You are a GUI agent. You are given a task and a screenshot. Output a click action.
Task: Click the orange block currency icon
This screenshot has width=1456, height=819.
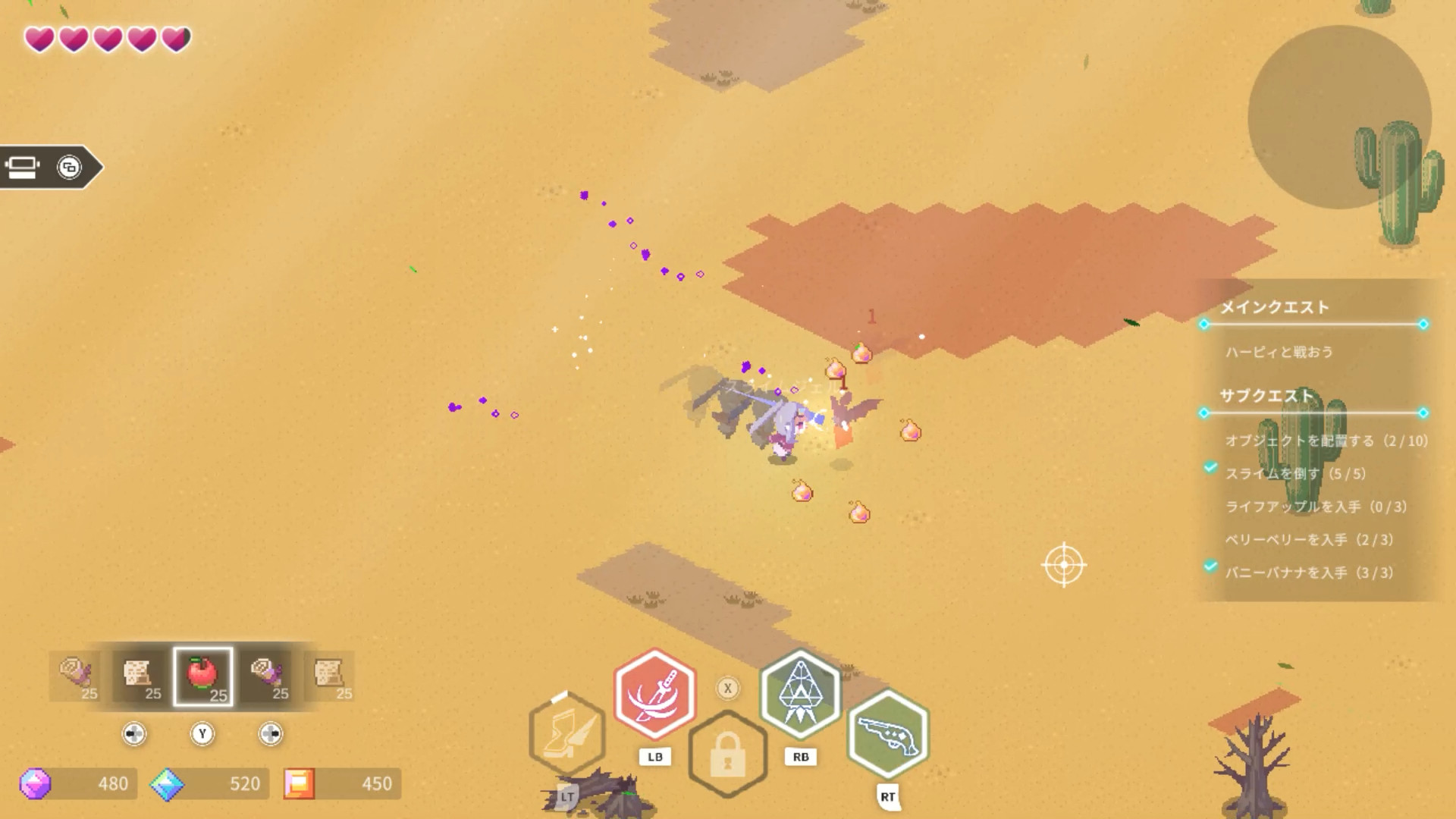click(300, 784)
